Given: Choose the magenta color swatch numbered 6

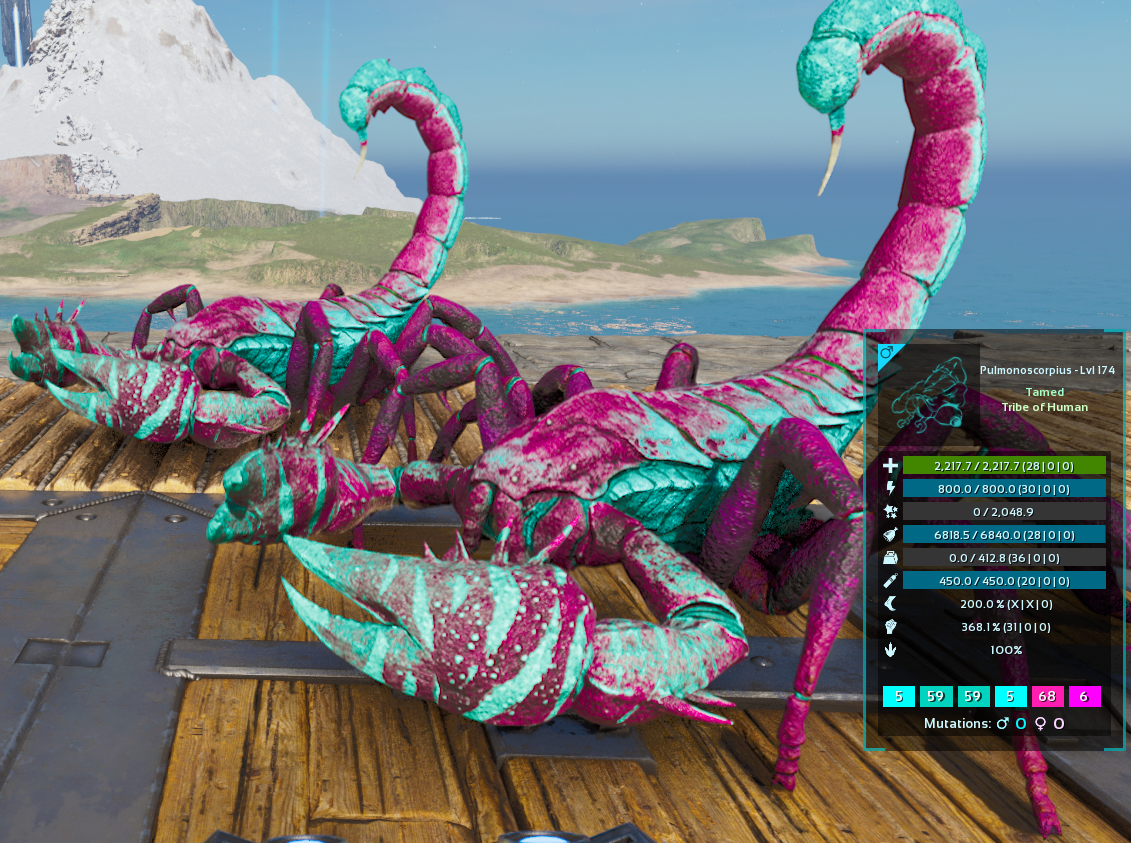Looking at the screenshot, I should point(1084,696).
